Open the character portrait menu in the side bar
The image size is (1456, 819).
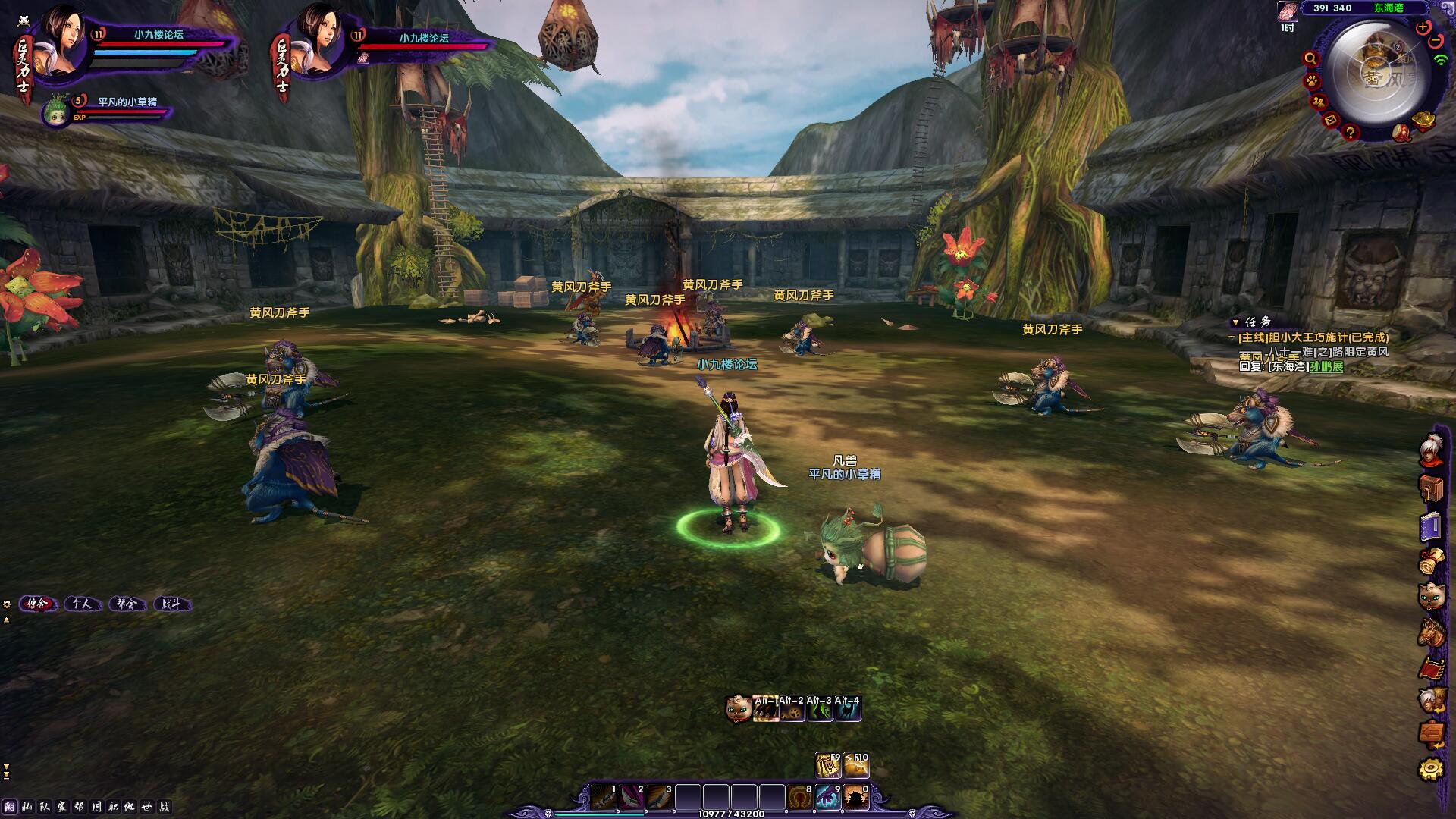click(1432, 450)
